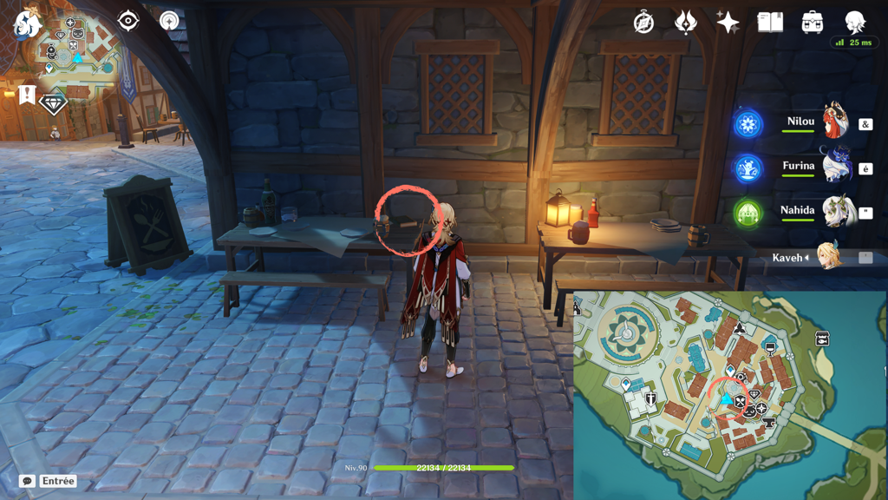This screenshot has height=500, width=888.
Task: Select the shield marker on the map overlay
Action: 651,400
